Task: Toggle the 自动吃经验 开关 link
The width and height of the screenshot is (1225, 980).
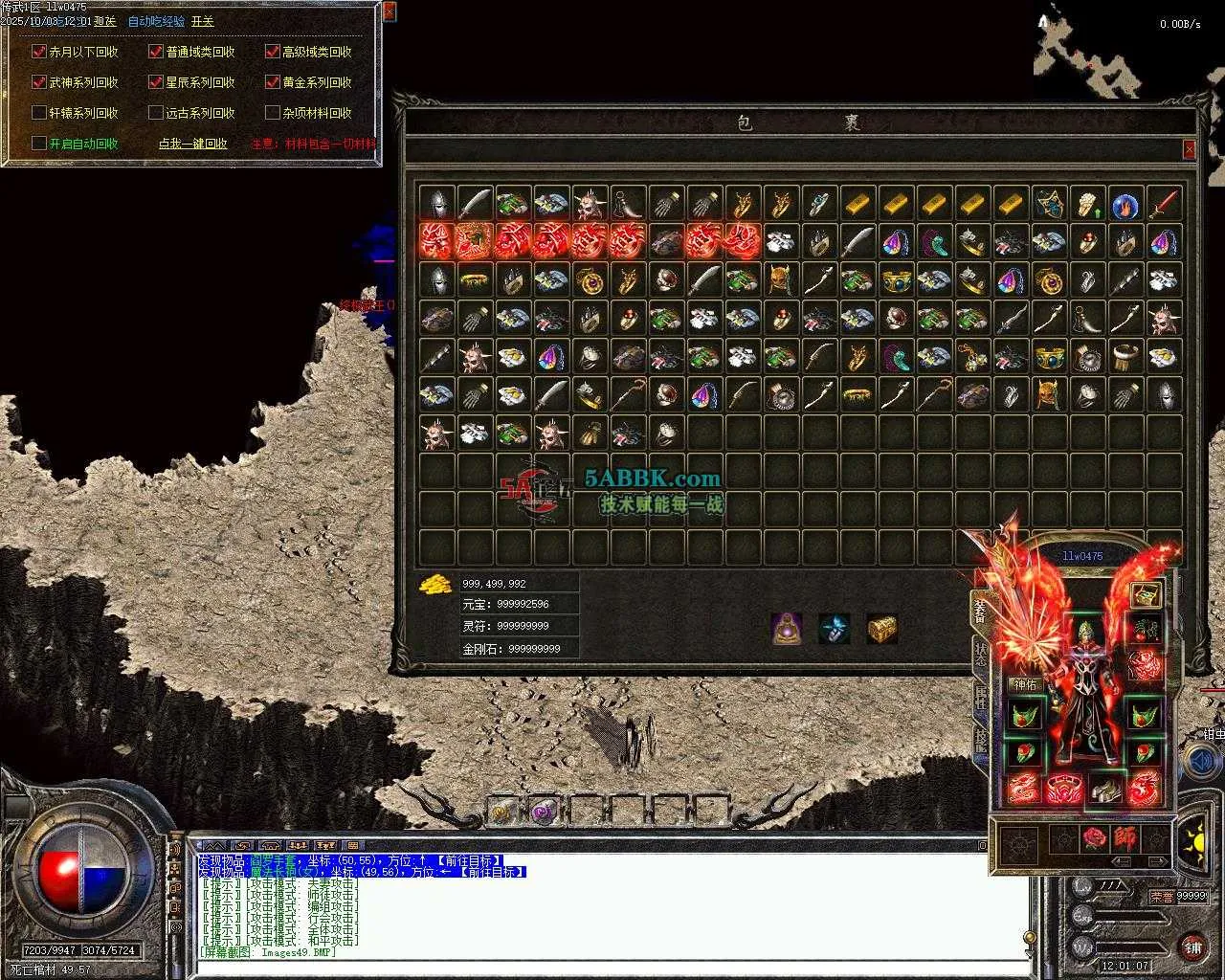Action: (x=202, y=21)
